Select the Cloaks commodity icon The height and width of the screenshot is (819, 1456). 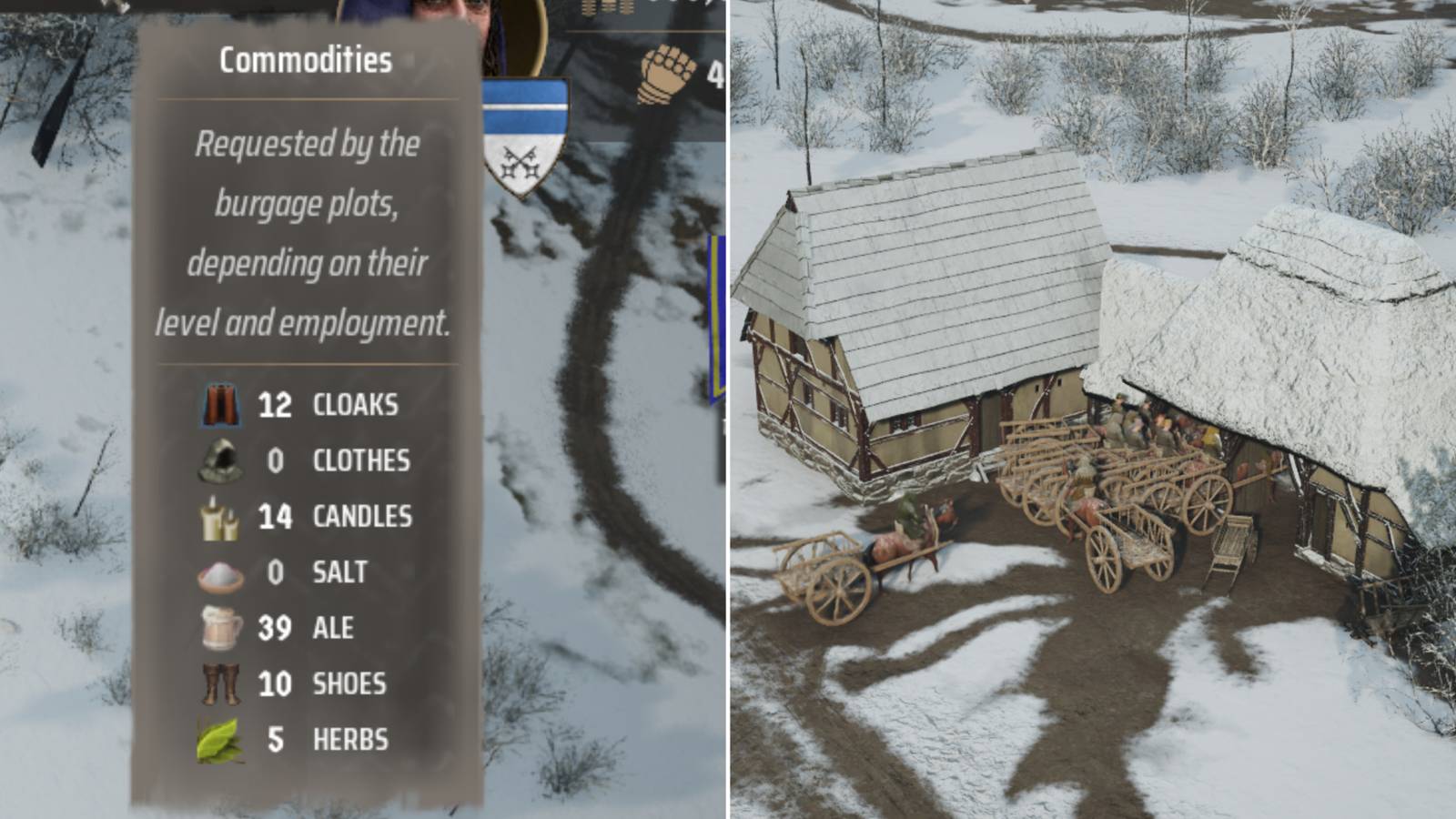(x=221, y=406)
